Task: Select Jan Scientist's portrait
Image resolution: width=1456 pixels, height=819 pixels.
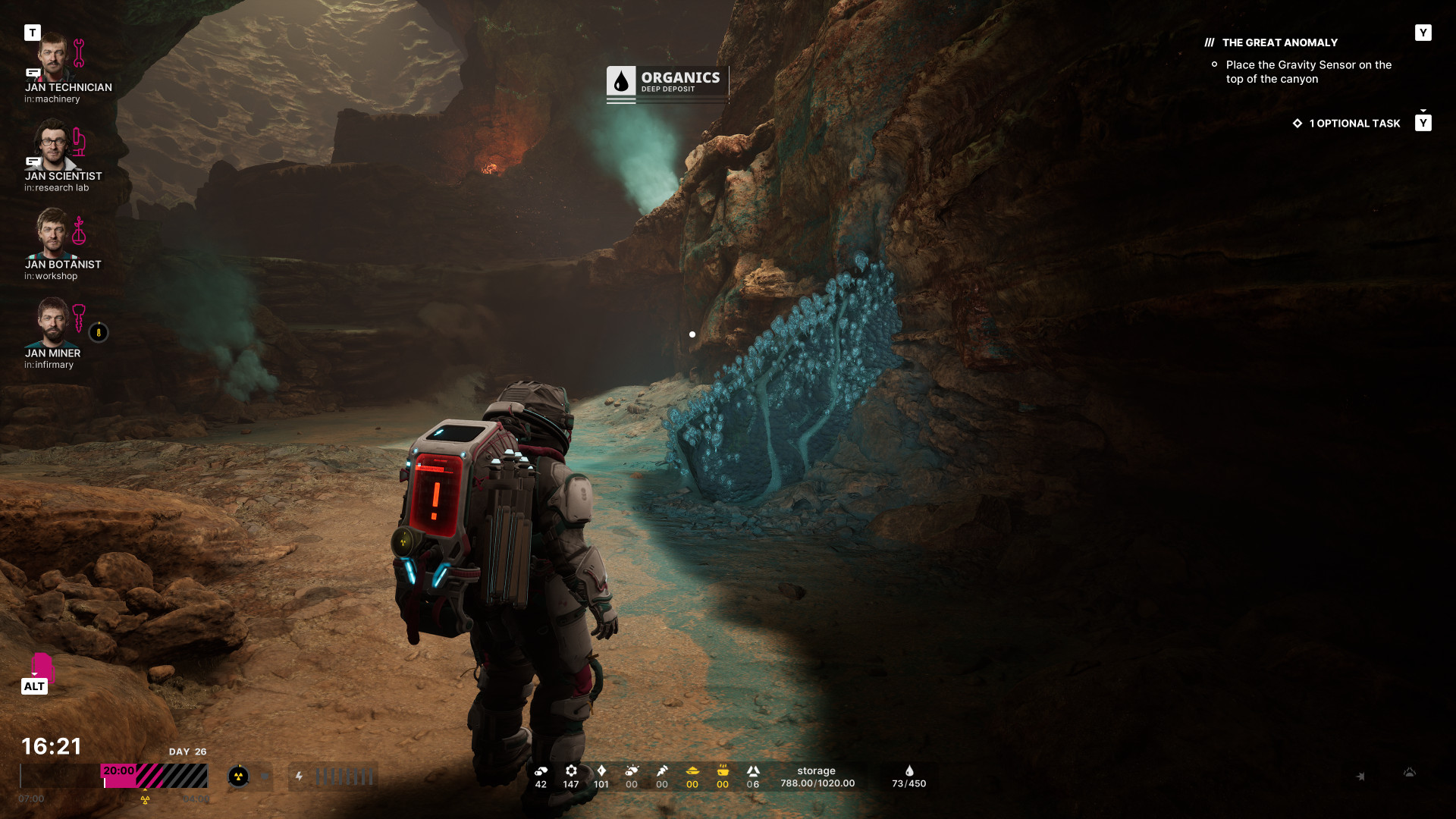Action: tap(53, 146)
